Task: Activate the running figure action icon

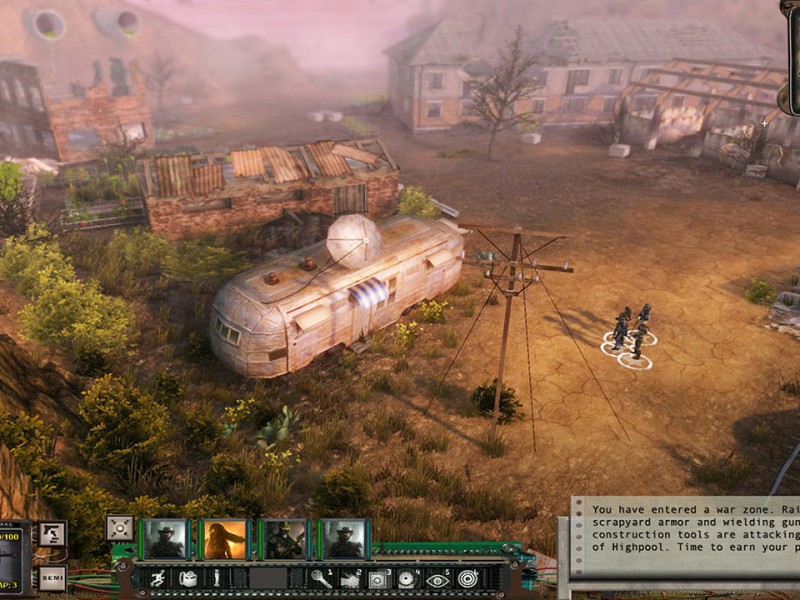Action: pos(158,578)
